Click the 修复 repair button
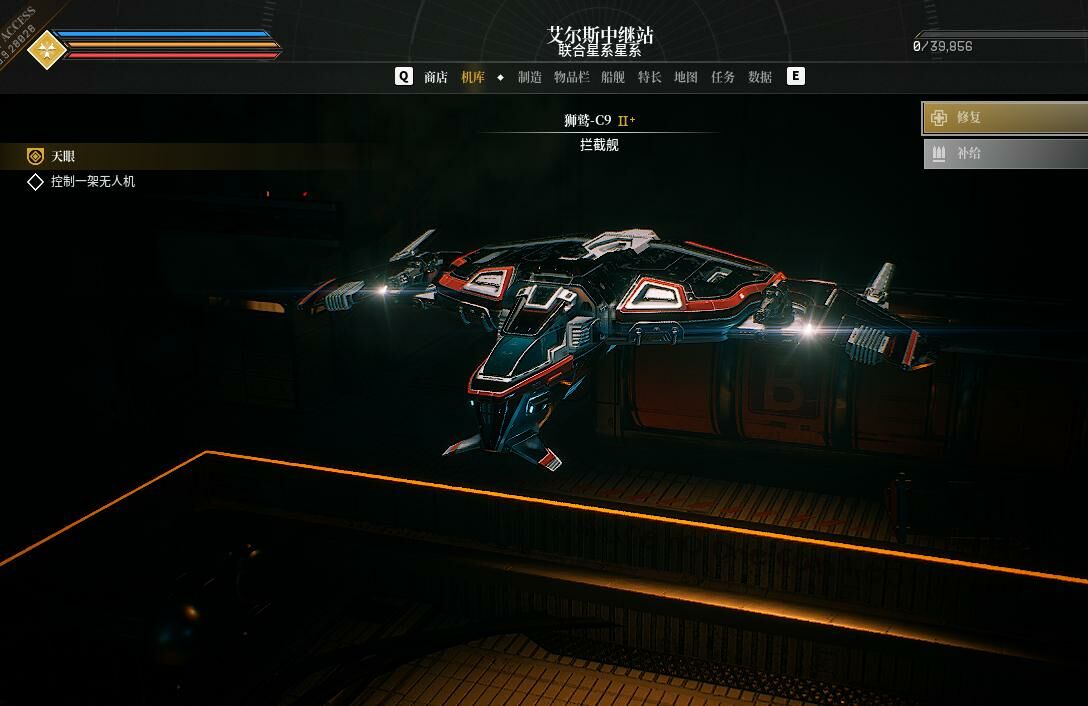The image size is (1088, 706). tap(1004, 118)
